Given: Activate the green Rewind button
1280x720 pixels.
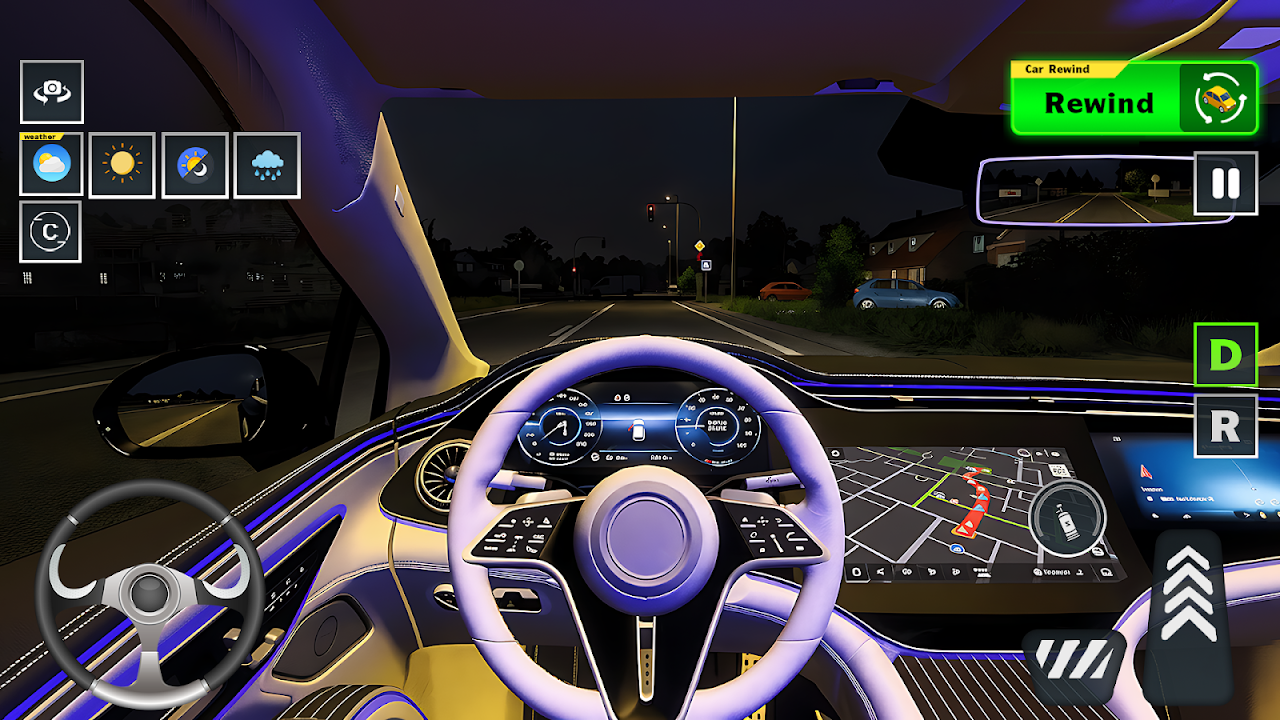Looking at the screenshot, I should (x=1133, y=99).
